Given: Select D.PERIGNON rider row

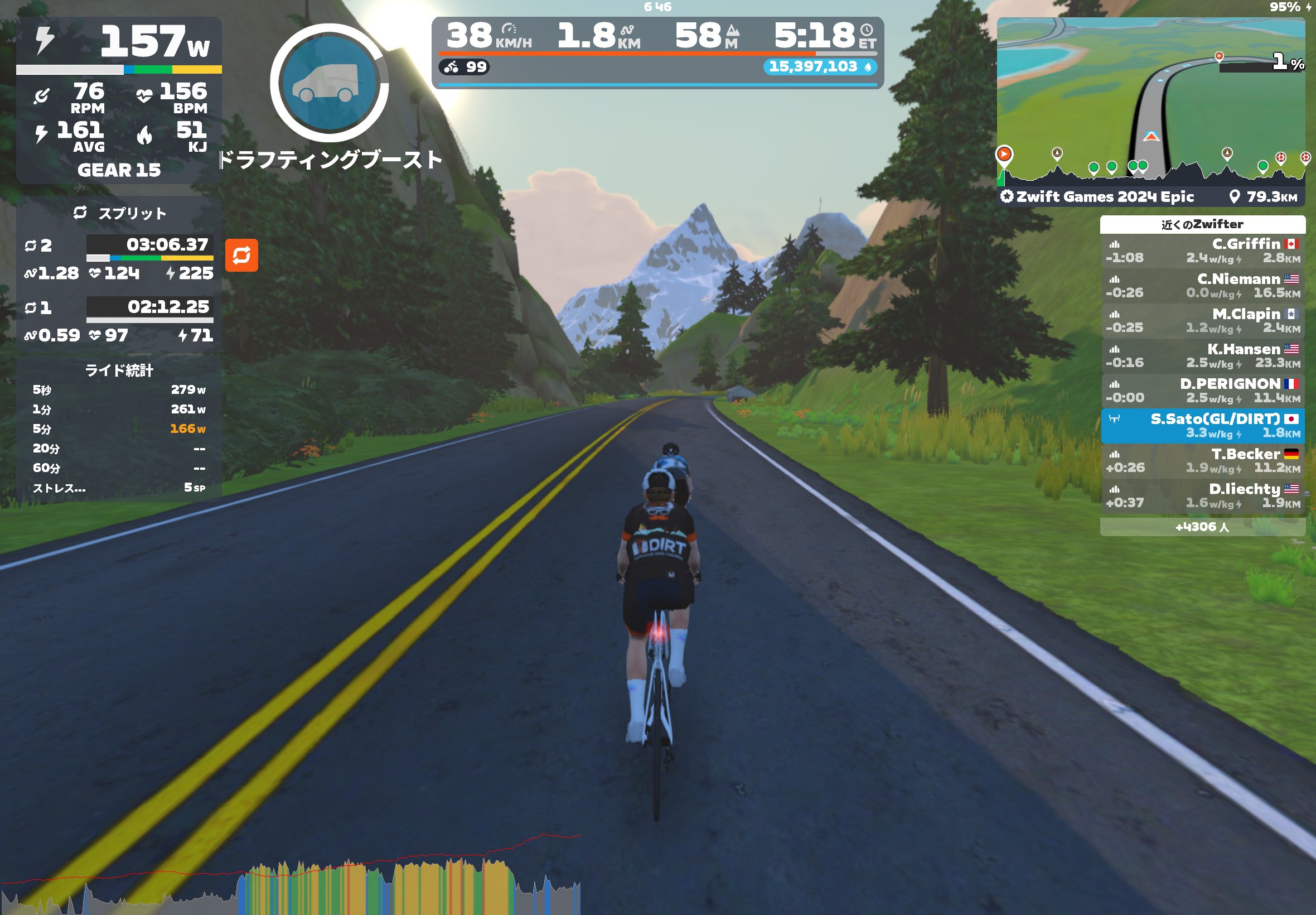Looking at the screenshot, I should tap(1202, 391).
